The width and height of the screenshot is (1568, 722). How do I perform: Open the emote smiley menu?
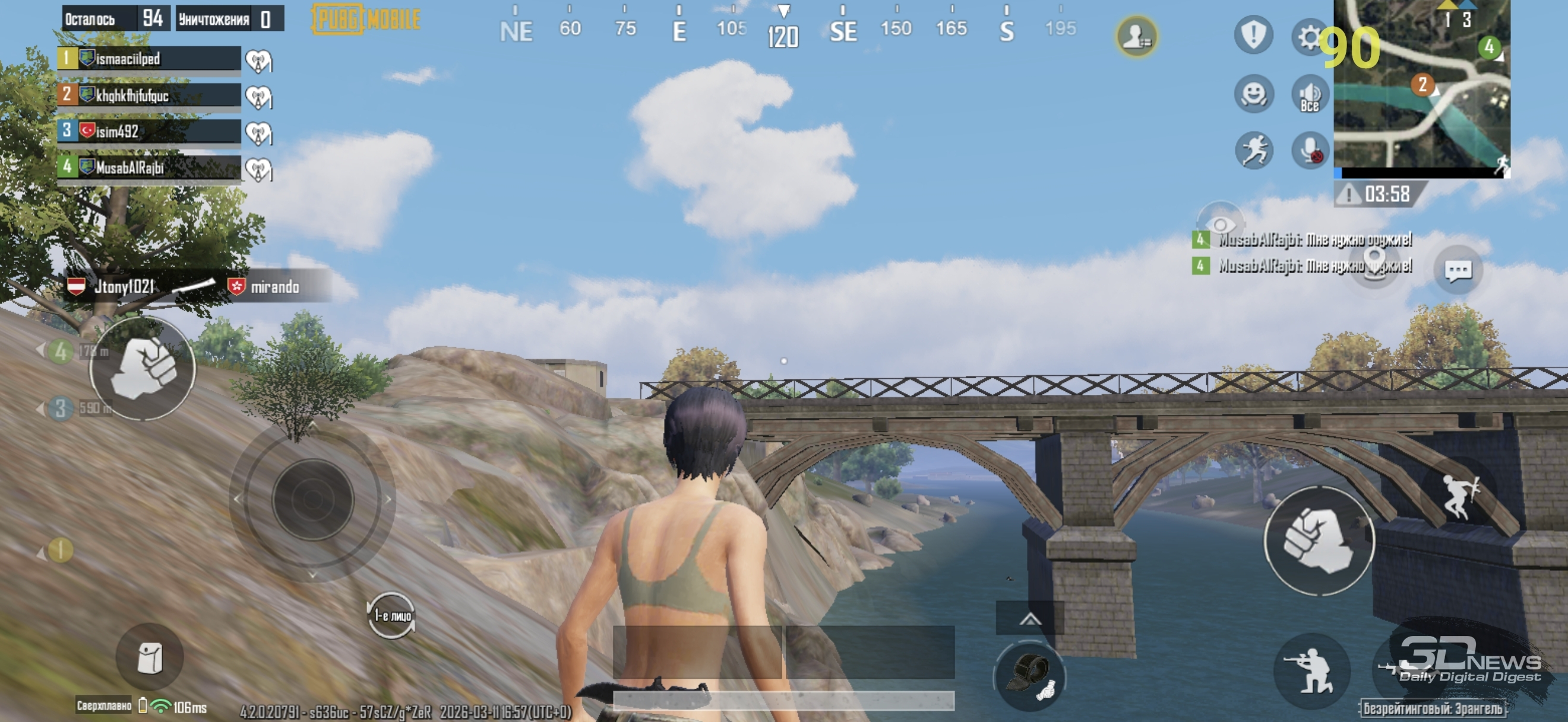[1254, 94]
